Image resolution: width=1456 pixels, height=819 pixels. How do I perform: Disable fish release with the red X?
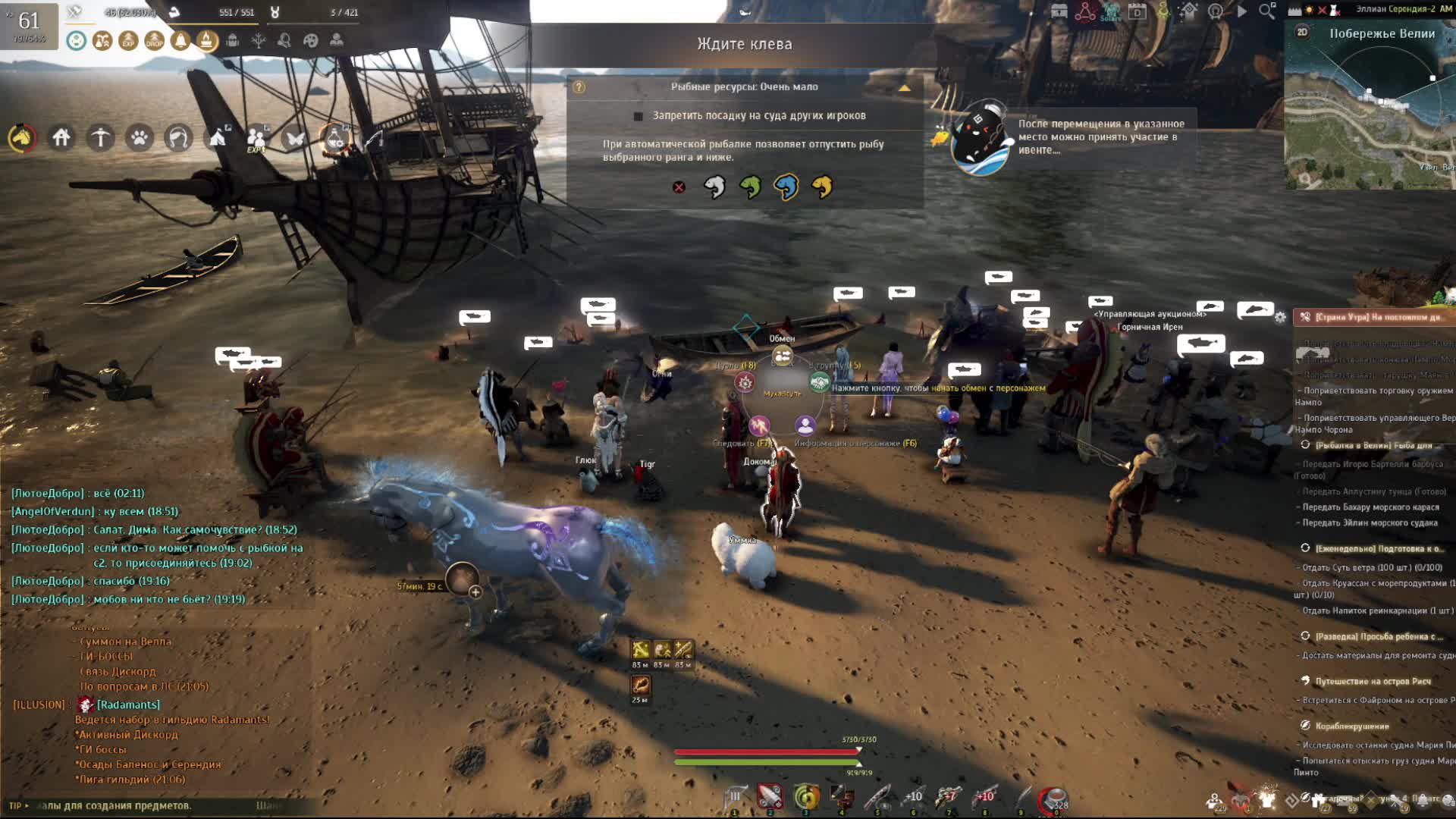(x=679, y=187)
